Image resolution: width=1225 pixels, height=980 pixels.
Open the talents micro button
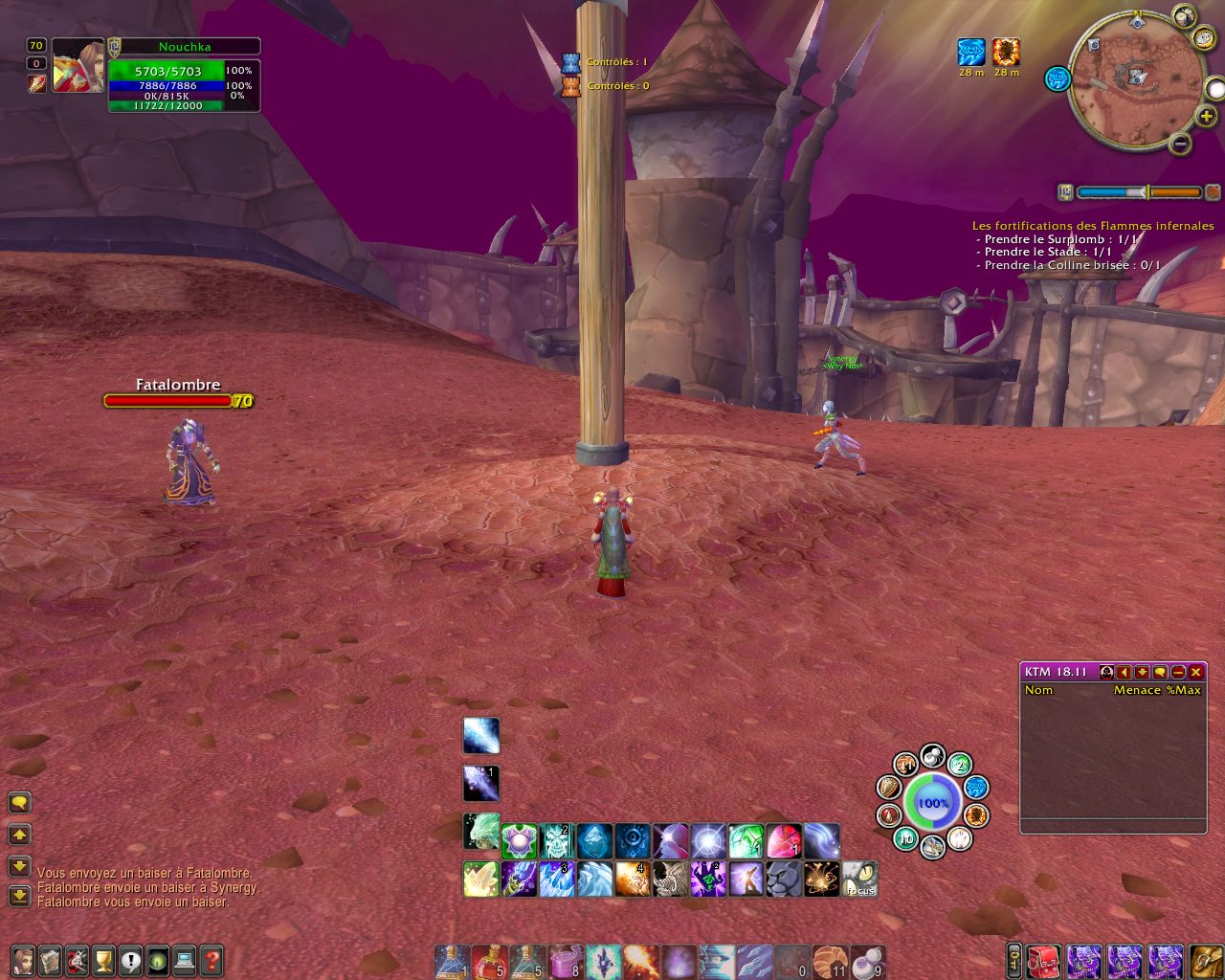point(77,959)
